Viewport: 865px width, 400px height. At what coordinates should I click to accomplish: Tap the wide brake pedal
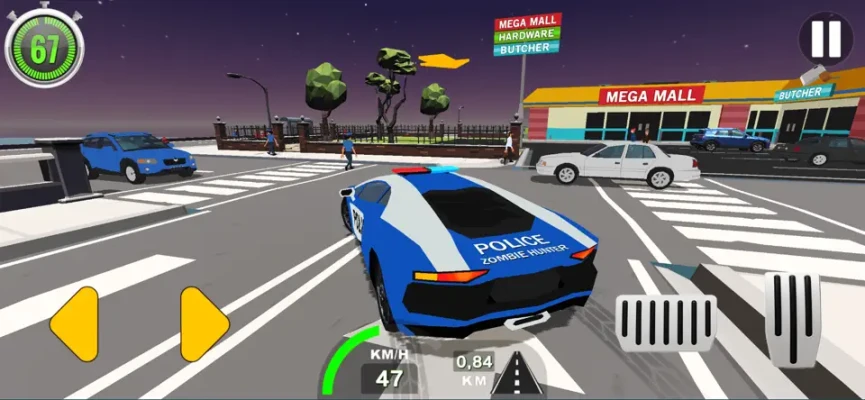(665, 323)
